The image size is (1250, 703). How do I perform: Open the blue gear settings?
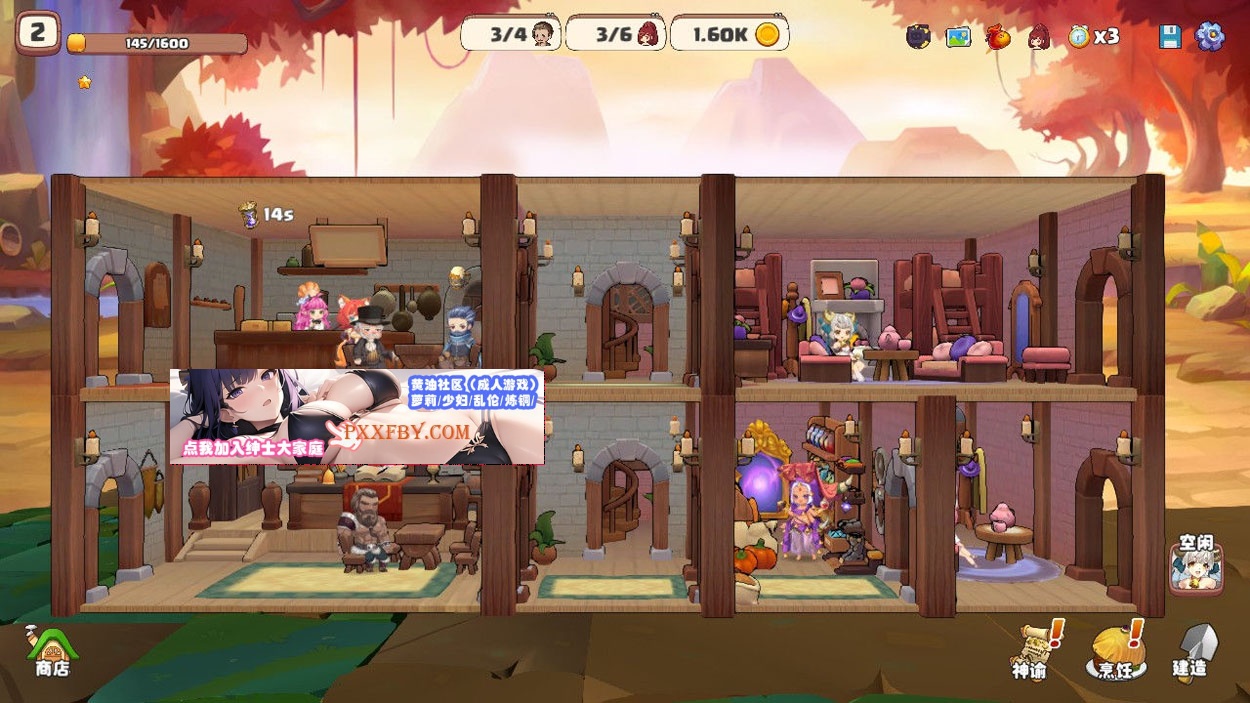1210,36
